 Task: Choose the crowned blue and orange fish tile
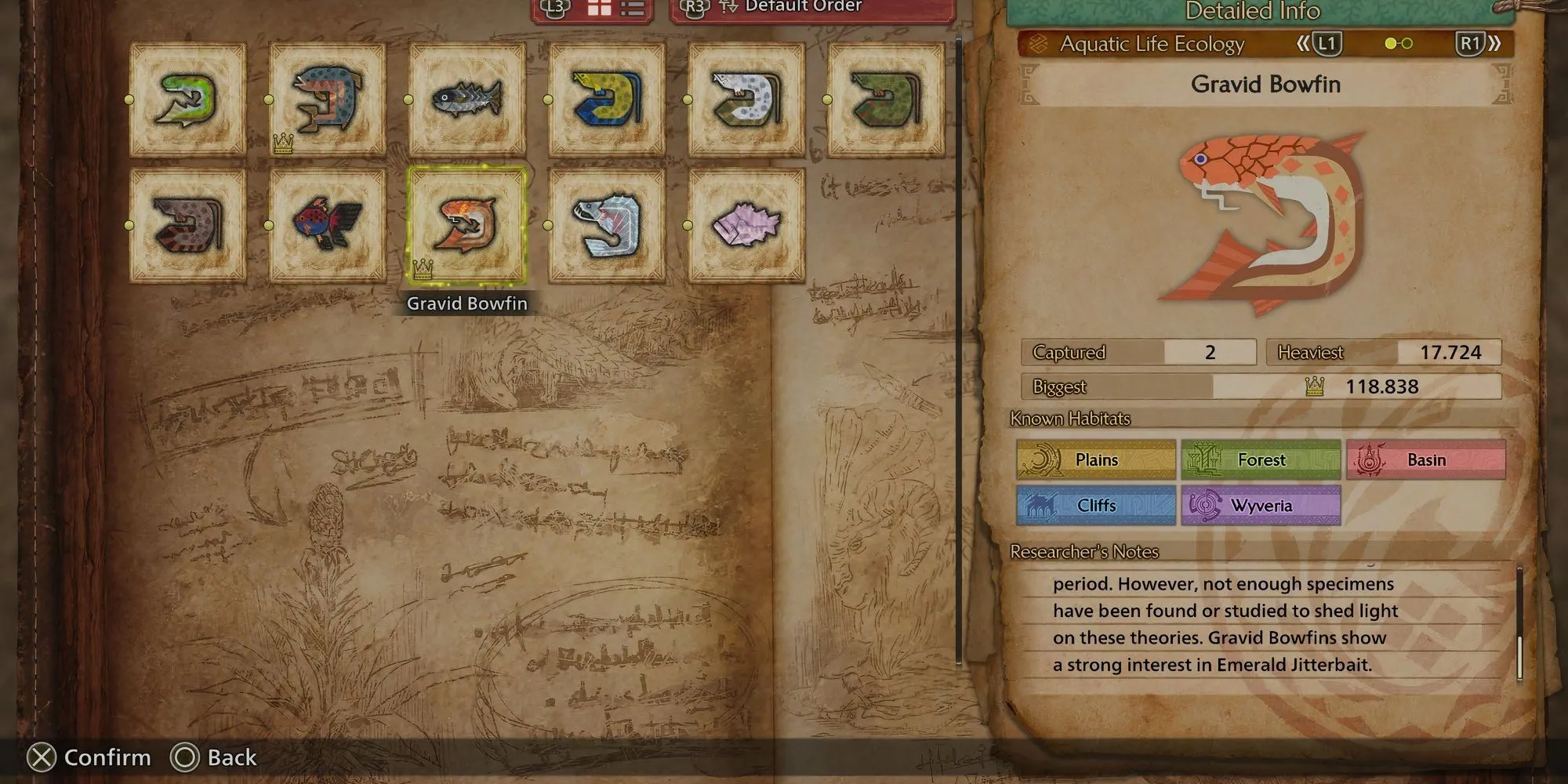(x=327, y=100)
